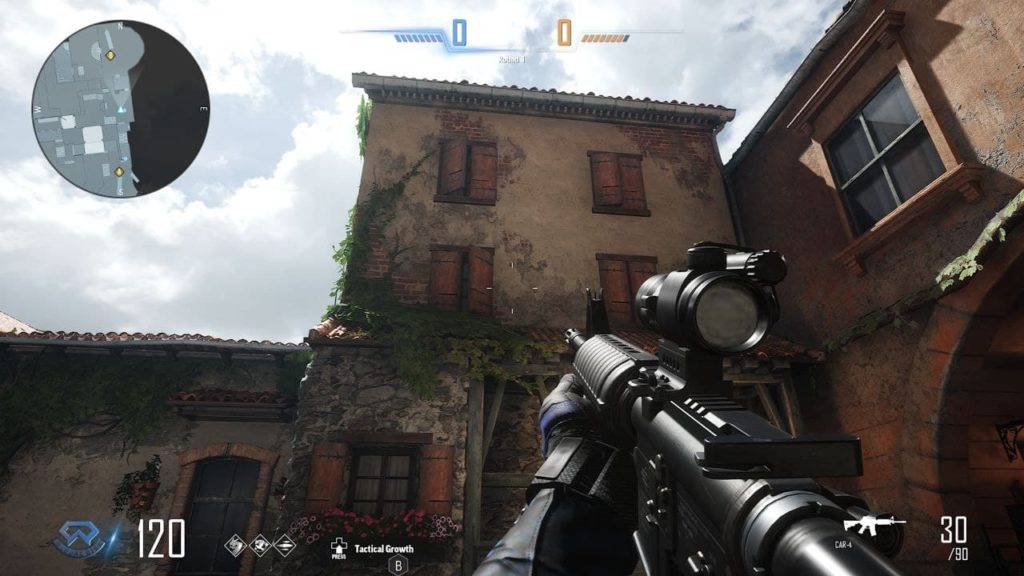This screenshot has width=1024, height=576.
Task: Click the diamond perk icon with horizontal streaks
Action: point(284,545)
